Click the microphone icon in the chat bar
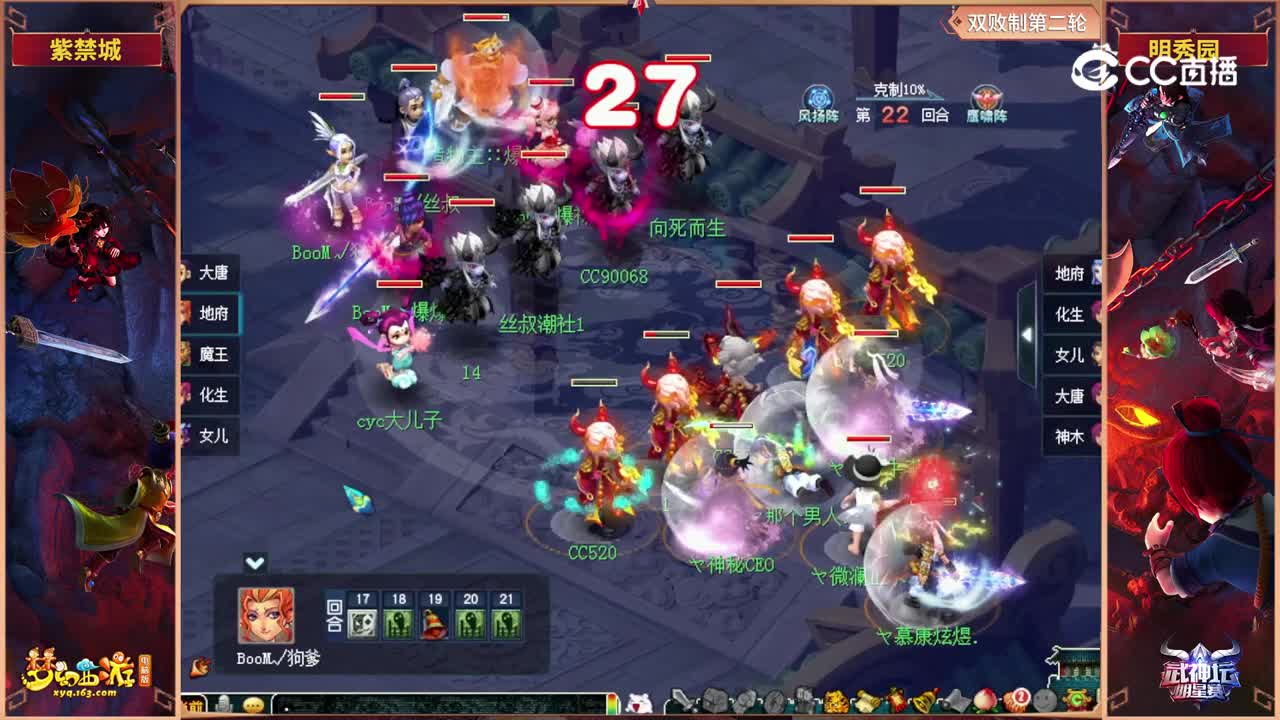This screenshot has width=1280, height=720. [x=222, y=705]
